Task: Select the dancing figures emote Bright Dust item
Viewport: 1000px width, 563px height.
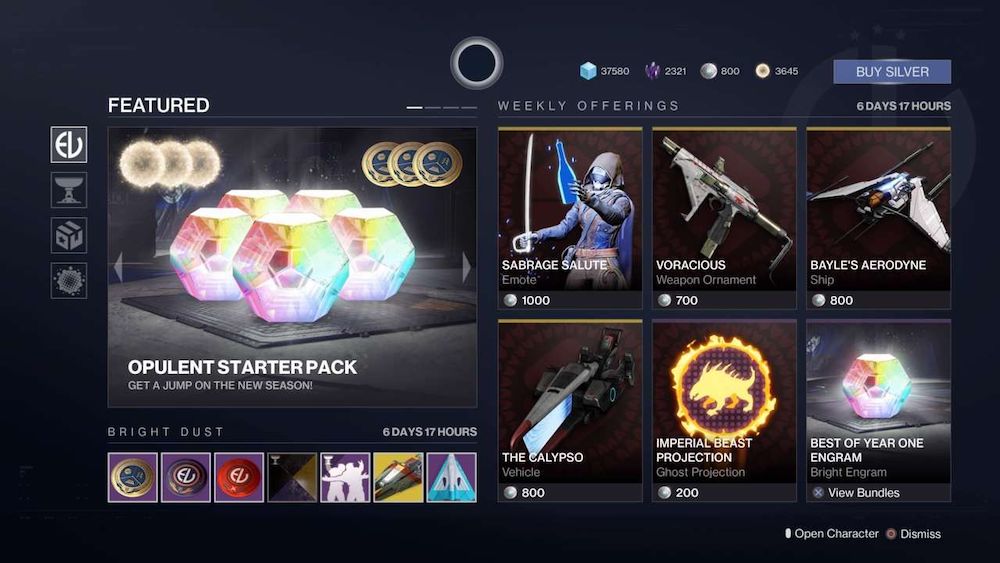Action: [x=345, y=477]
